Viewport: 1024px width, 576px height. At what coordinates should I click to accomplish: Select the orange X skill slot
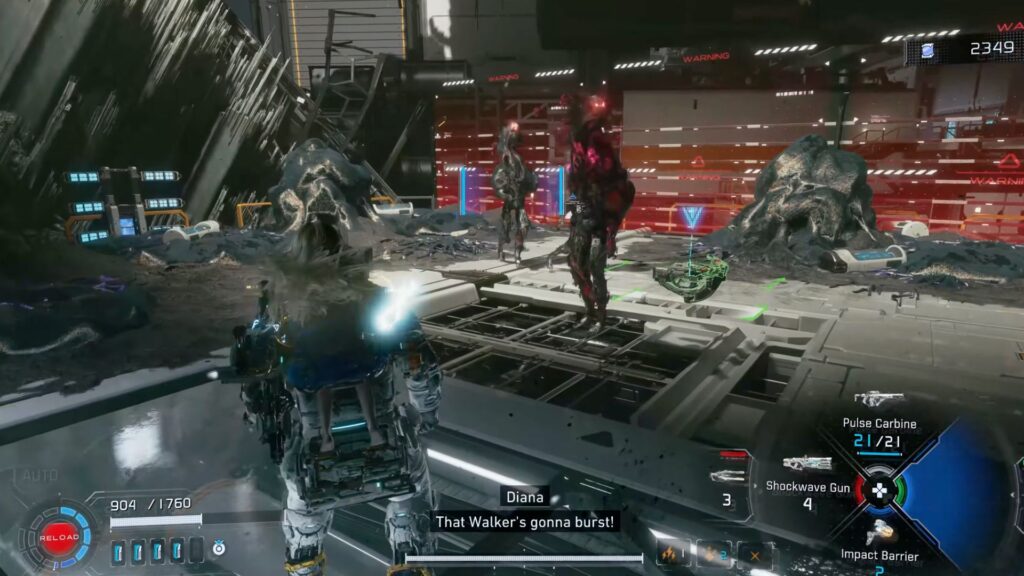pos(755,555)
